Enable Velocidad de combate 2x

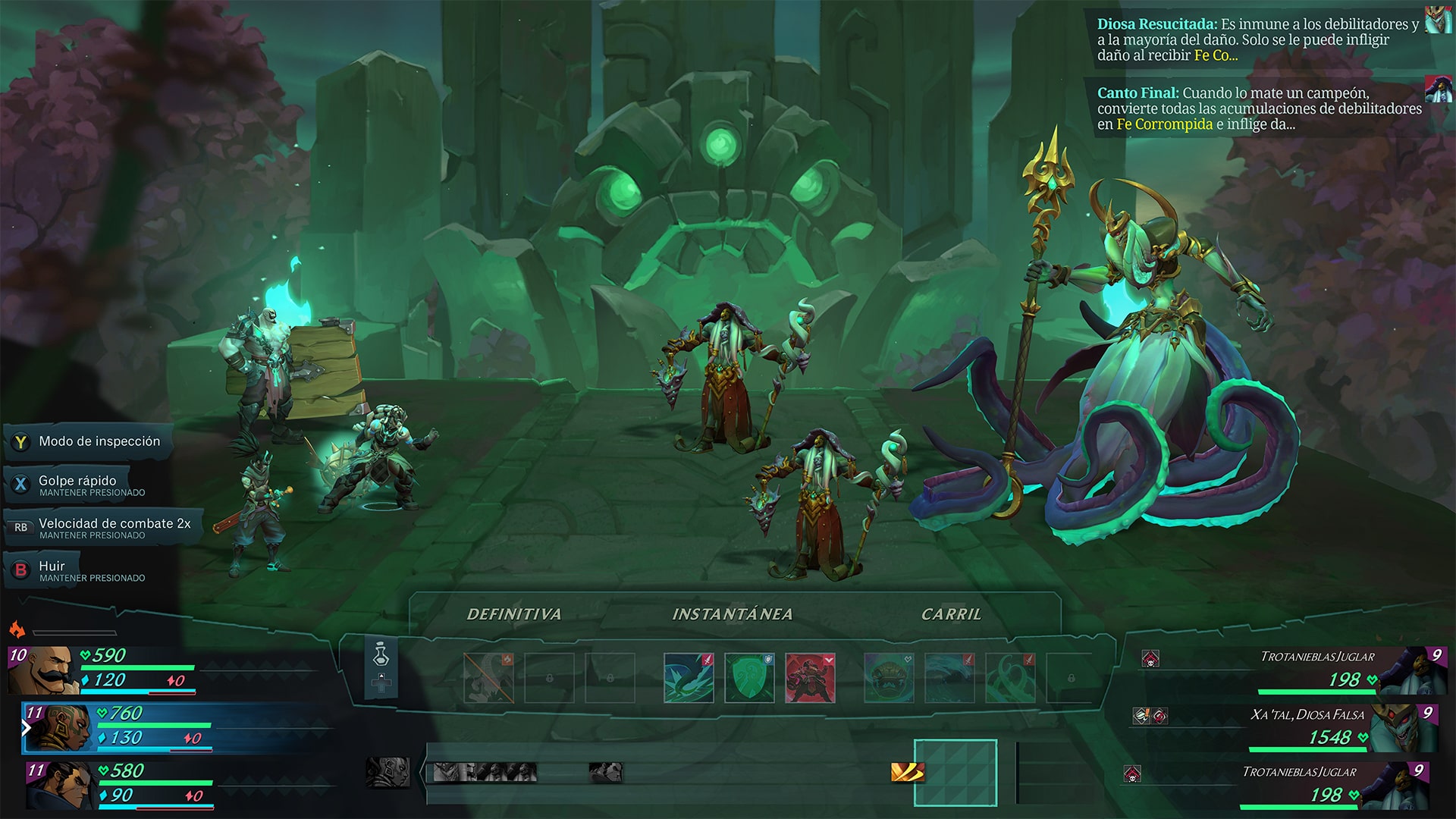(114, 523)
